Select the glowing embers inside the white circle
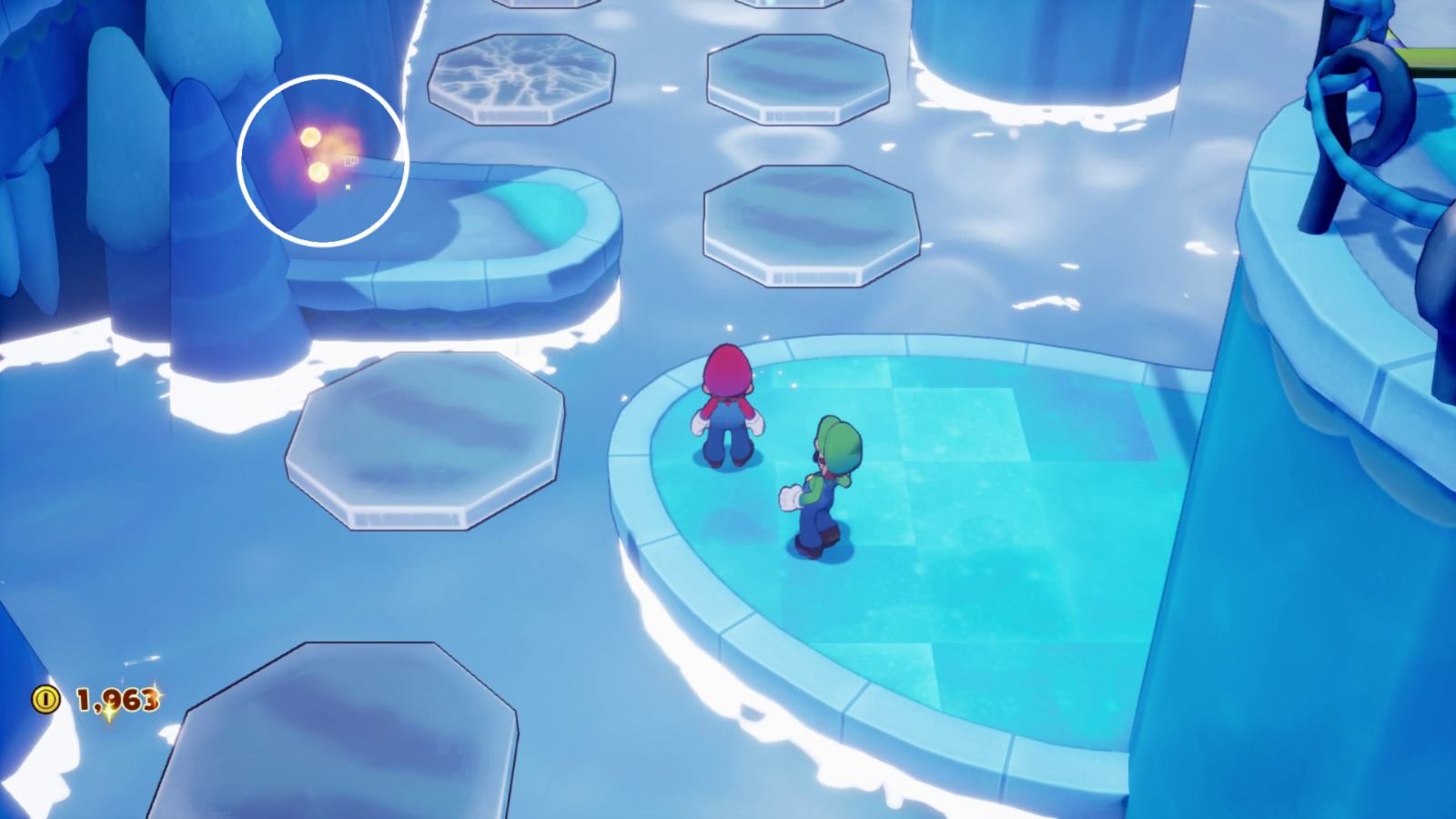The width and height of the screenshot is (1456, 819). click(x=314, y=155)
